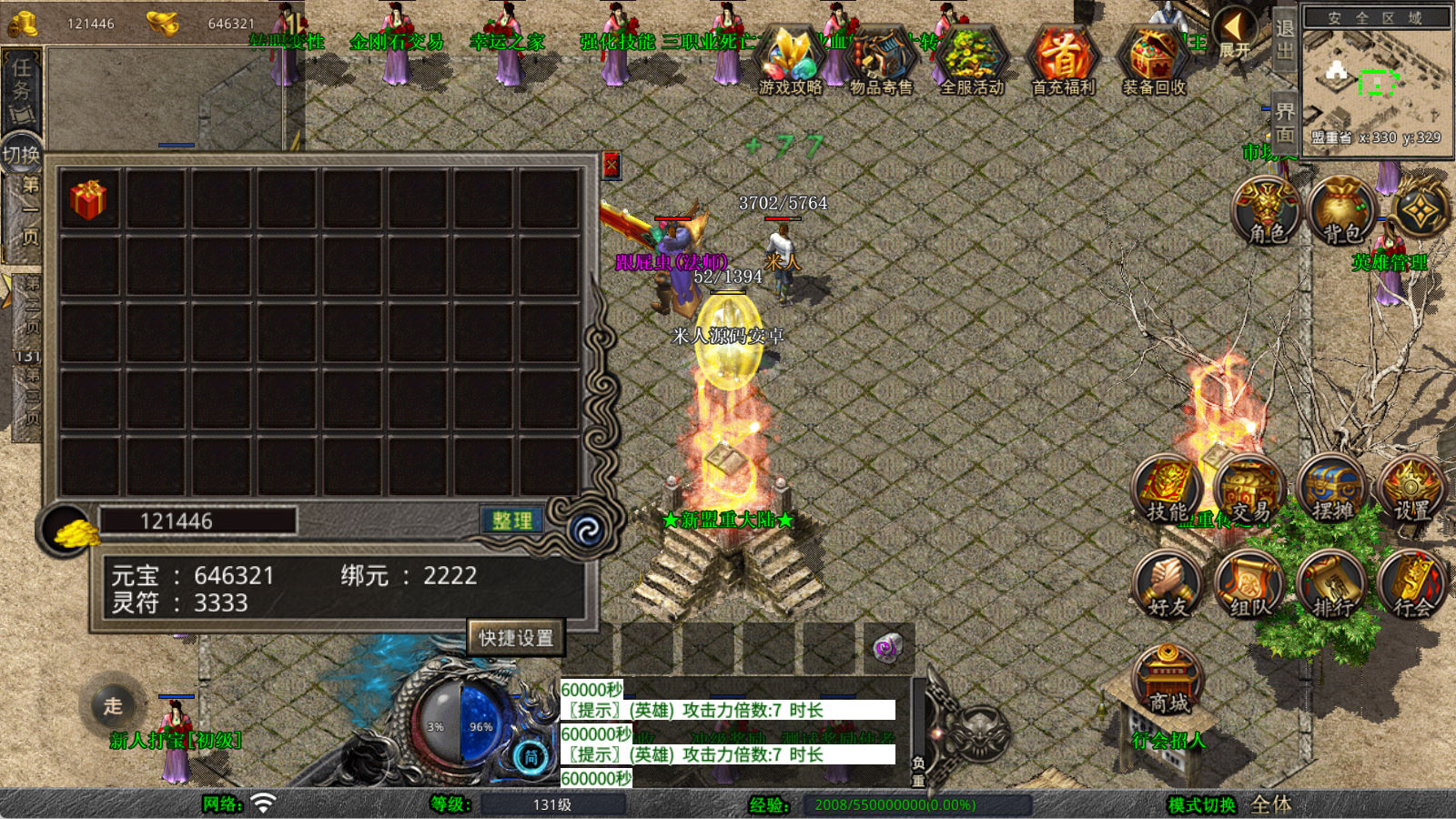Open 首充福利 first recharge rewards

[x=1063, y=61]
